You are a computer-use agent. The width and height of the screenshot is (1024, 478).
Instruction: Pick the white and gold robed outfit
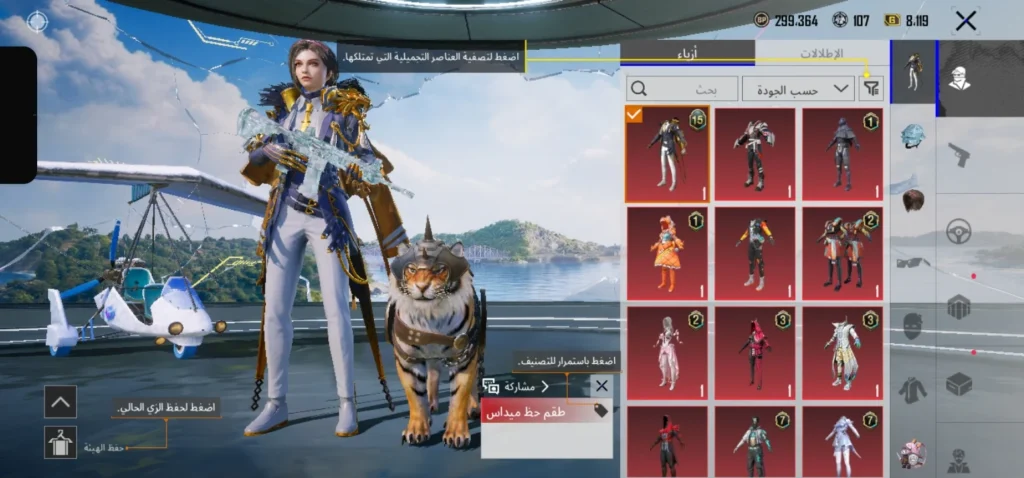tap(843, 354)
